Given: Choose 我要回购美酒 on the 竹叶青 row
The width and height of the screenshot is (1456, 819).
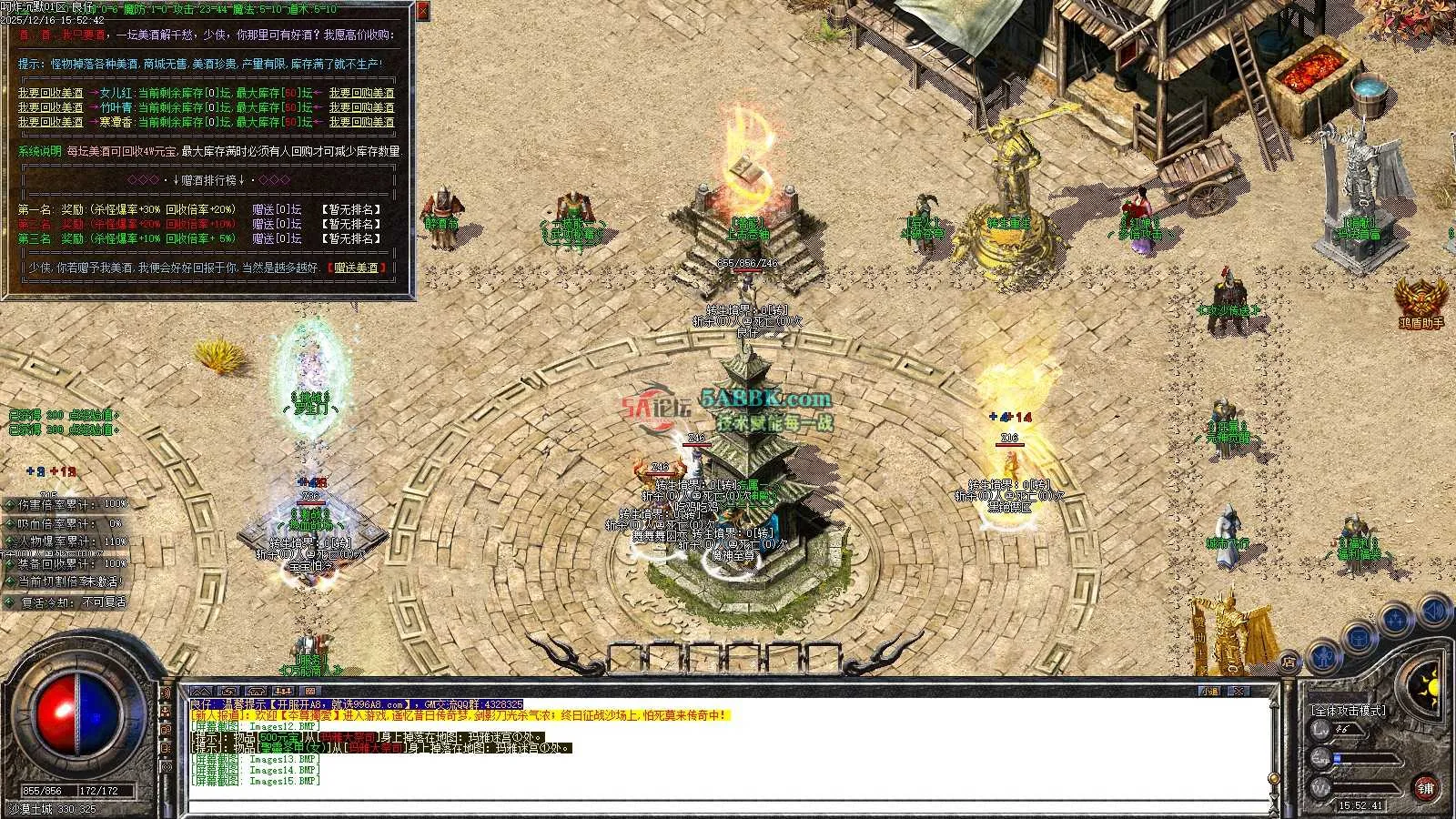Looking at the screenshot, I should point(361,107).
